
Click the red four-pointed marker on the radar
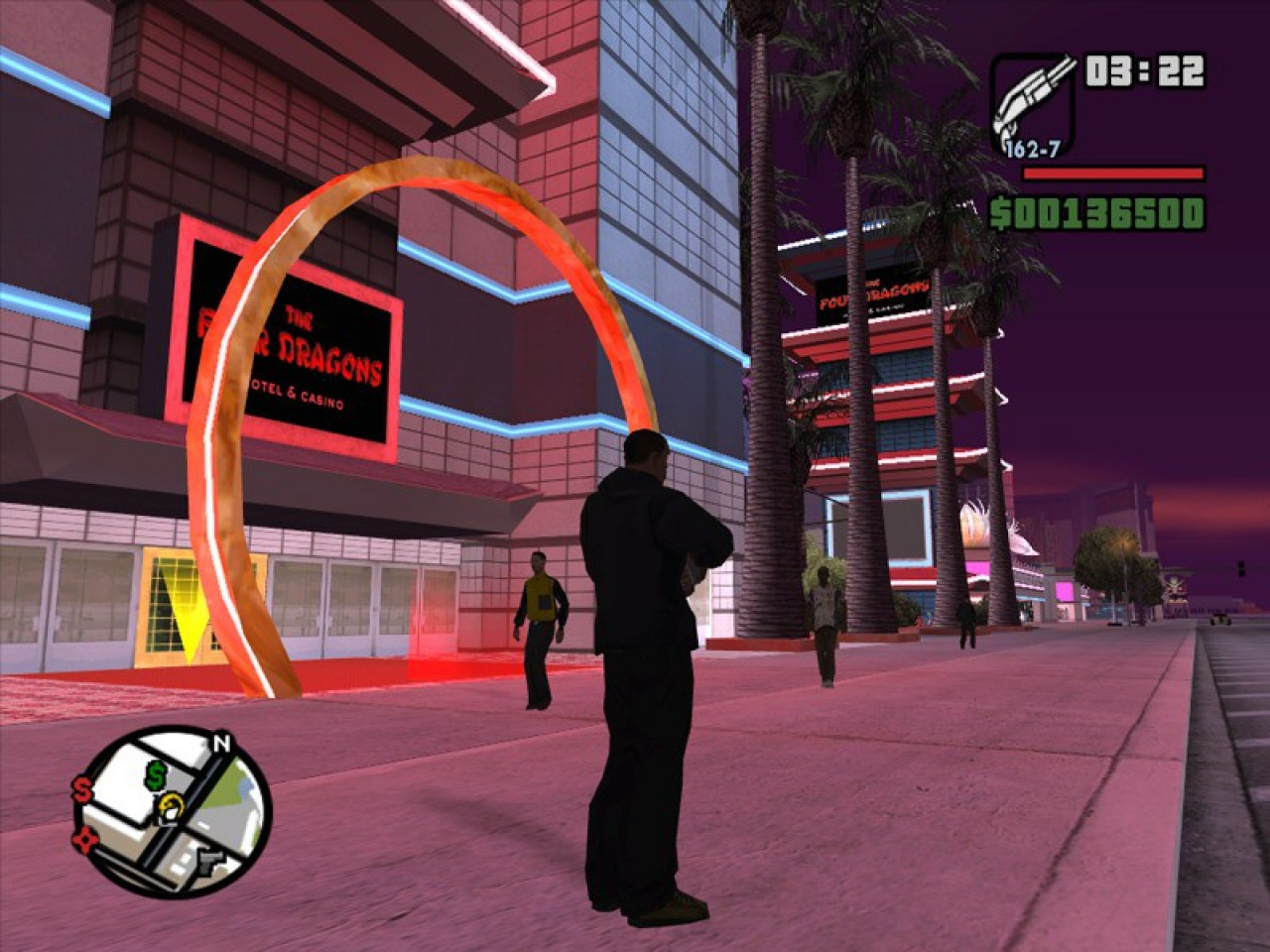(82, 840)
